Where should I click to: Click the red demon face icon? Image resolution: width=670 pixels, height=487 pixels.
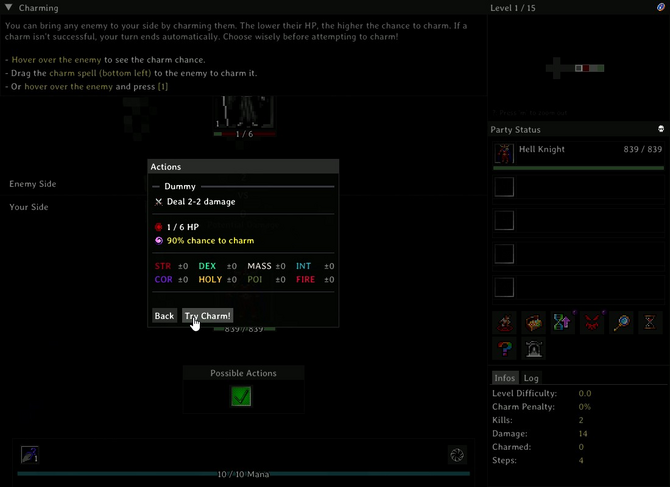592,322
